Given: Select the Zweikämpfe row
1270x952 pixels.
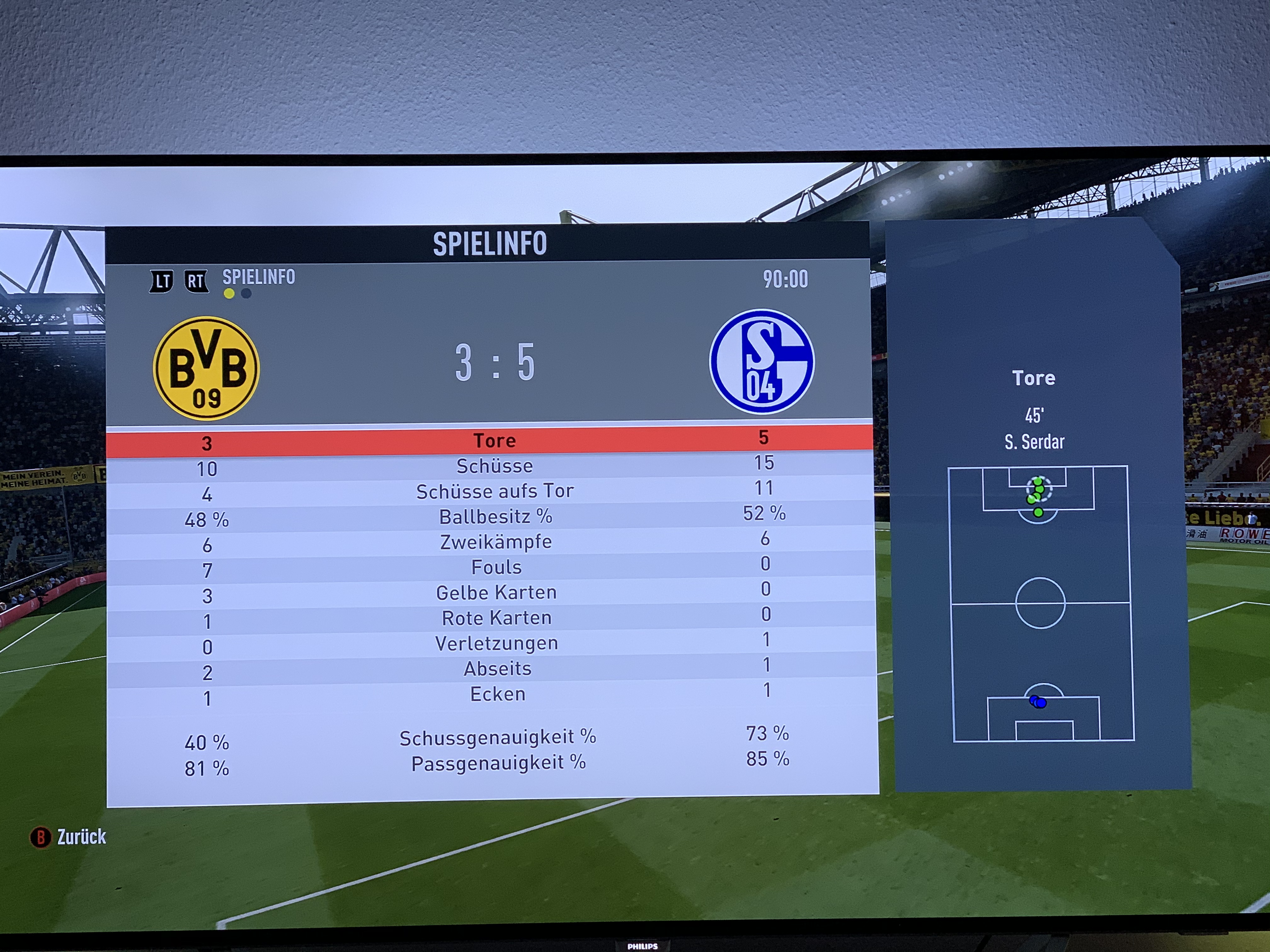Looking at the screenshot, I should pos(495,542).
